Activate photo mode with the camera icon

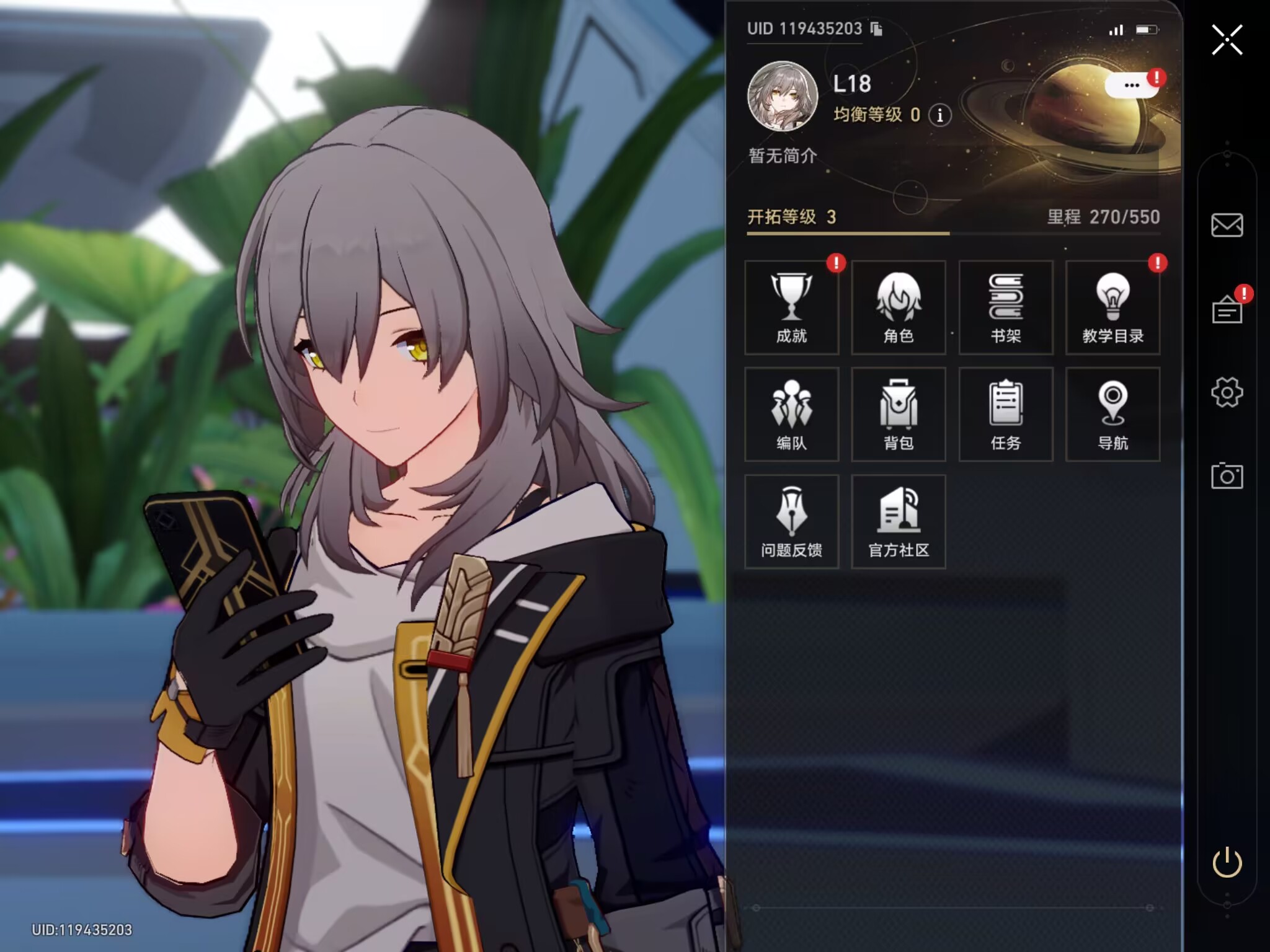coord(1227,477)
